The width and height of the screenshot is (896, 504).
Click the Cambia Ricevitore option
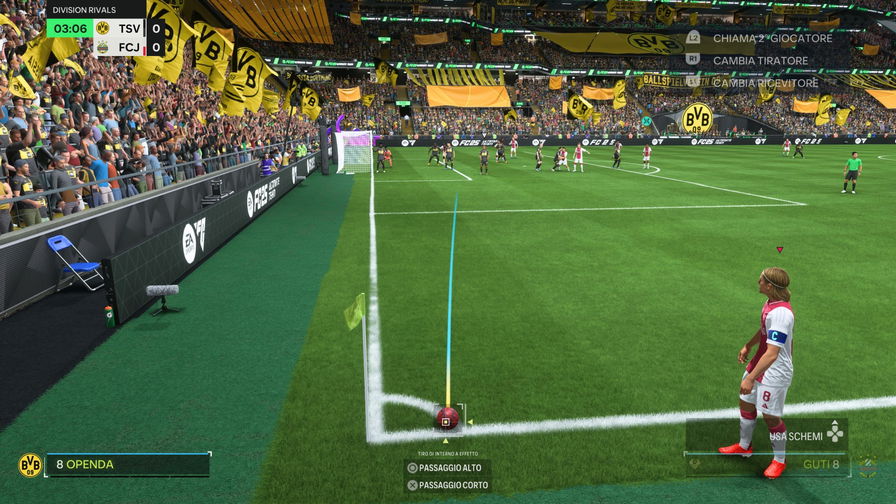coord(764,83)
